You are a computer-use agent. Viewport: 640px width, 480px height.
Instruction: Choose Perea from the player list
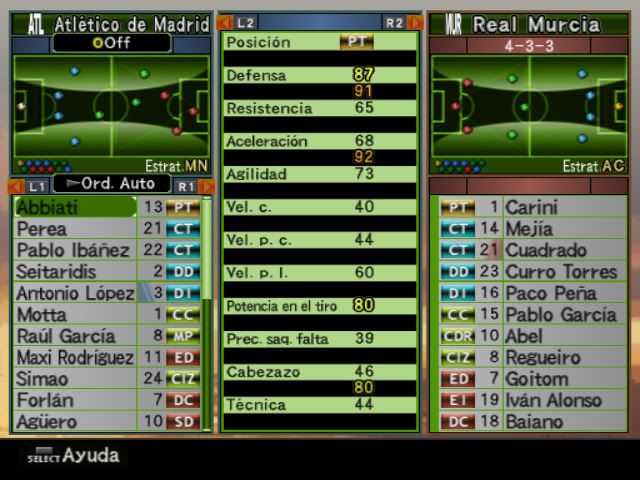[x=75, y=229]
